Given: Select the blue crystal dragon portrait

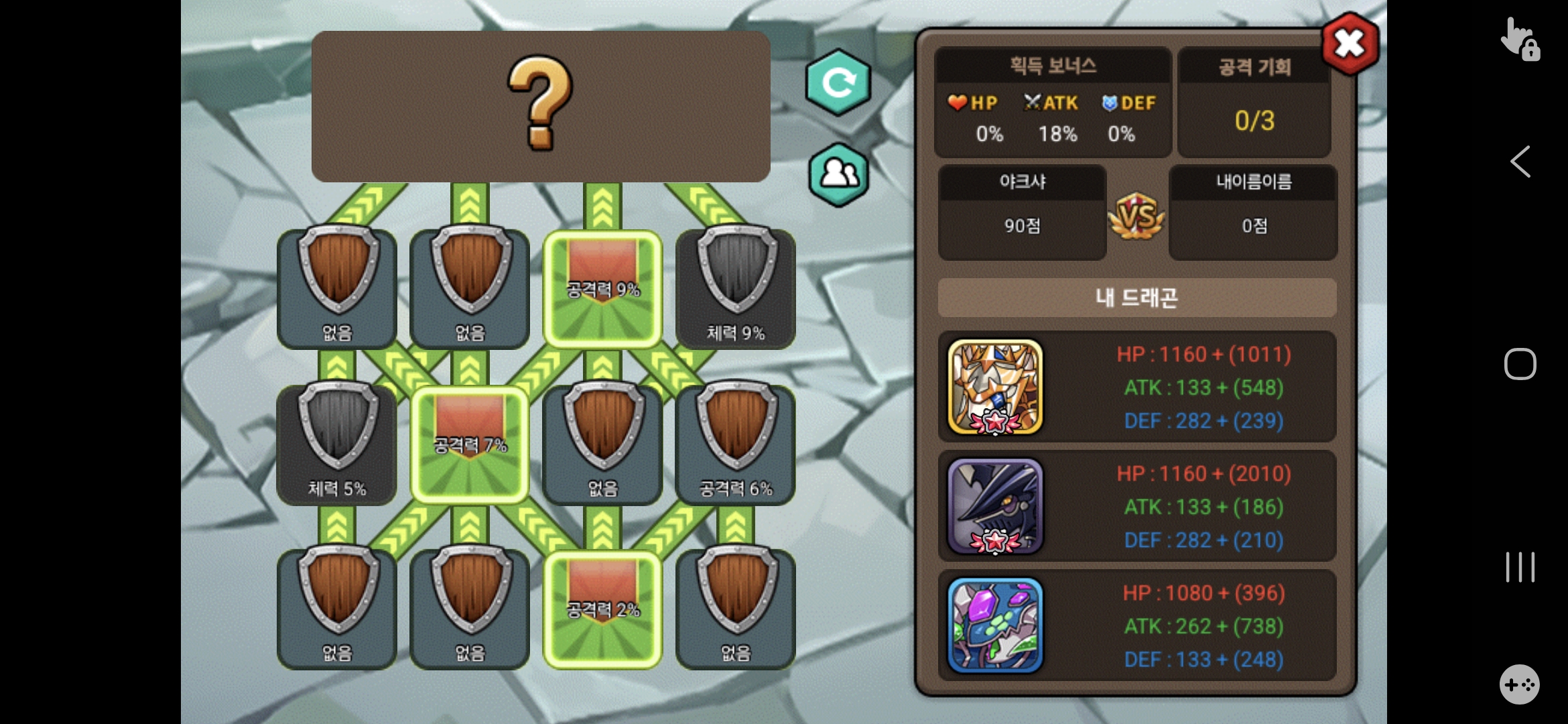Looking at the screenshot, I should click(x=995, y=625).
